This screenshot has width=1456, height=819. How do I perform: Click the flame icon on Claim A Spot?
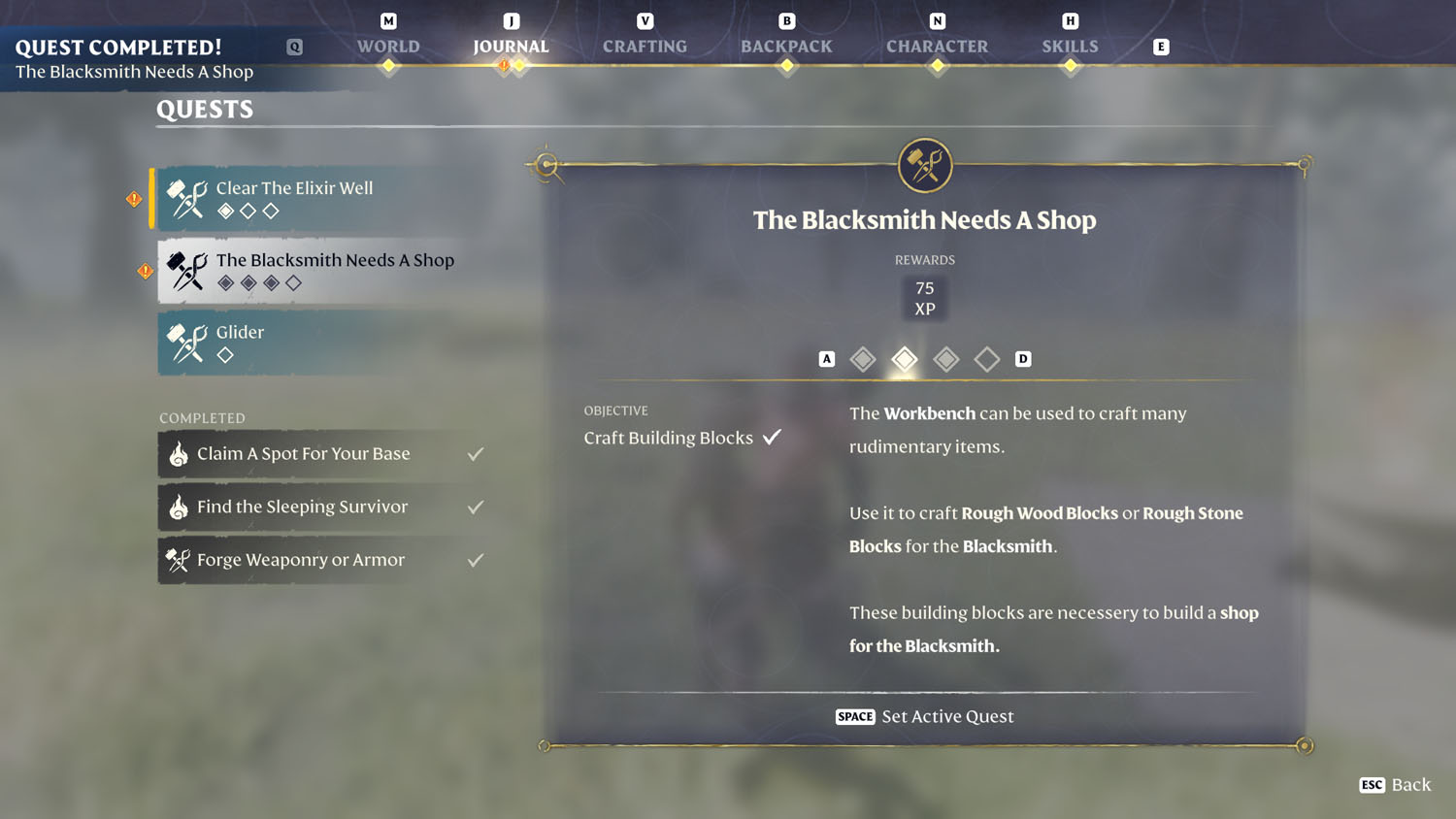180,454
